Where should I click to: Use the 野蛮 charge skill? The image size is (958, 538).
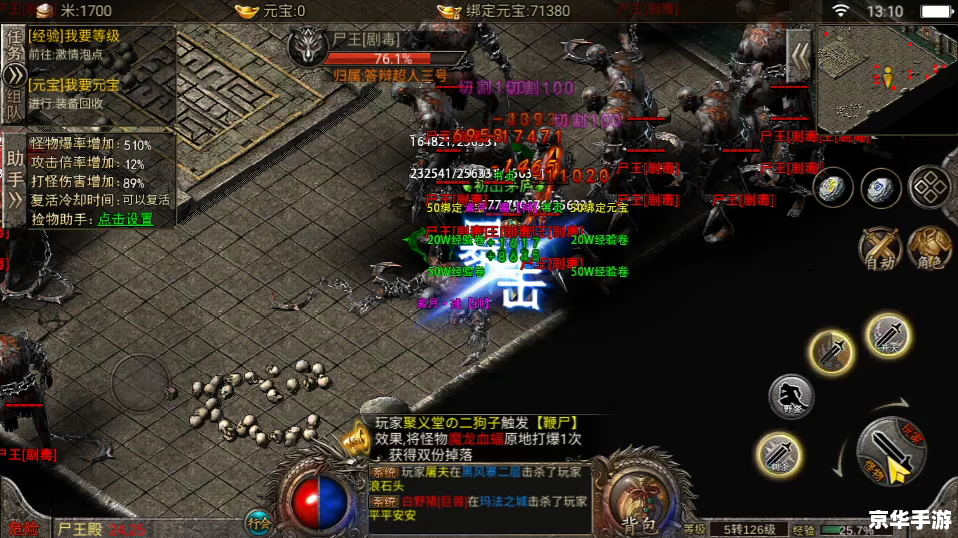(791, 397)
